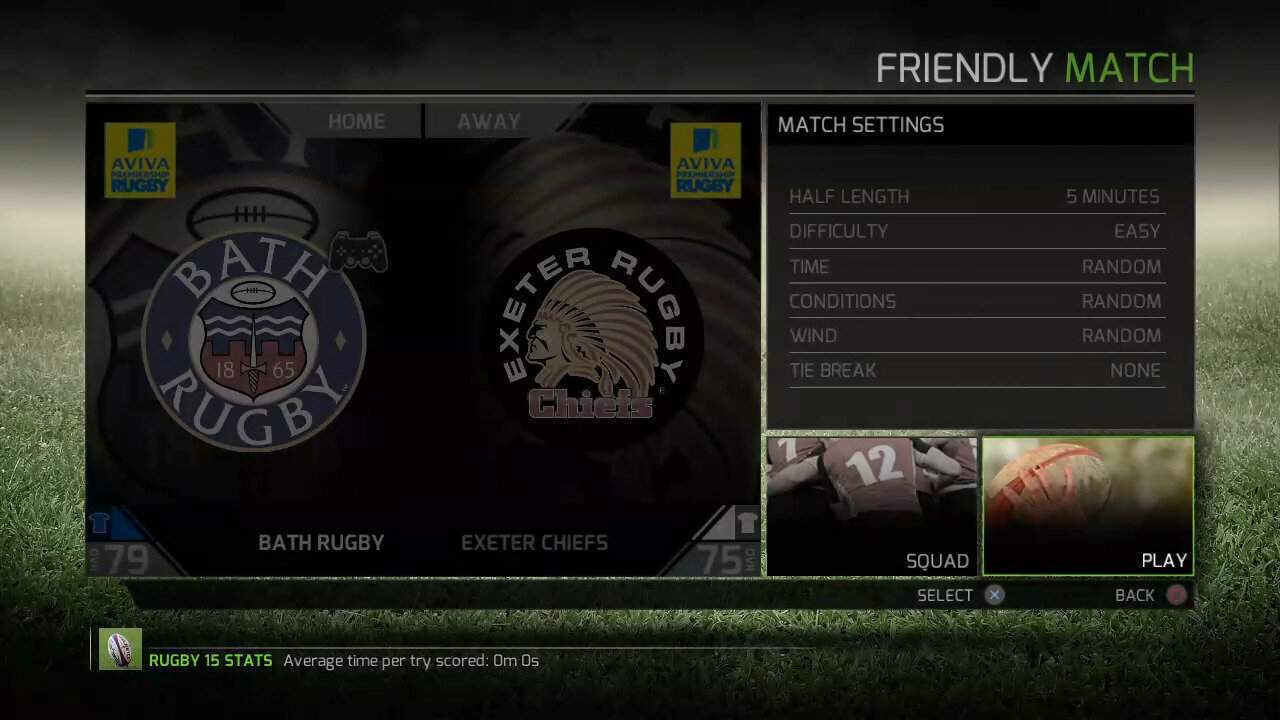This screenshot has width=1280, height=720.
Task: Change Exeter Chiefs' grey kit shirt
Action: [x=747, y=522]
